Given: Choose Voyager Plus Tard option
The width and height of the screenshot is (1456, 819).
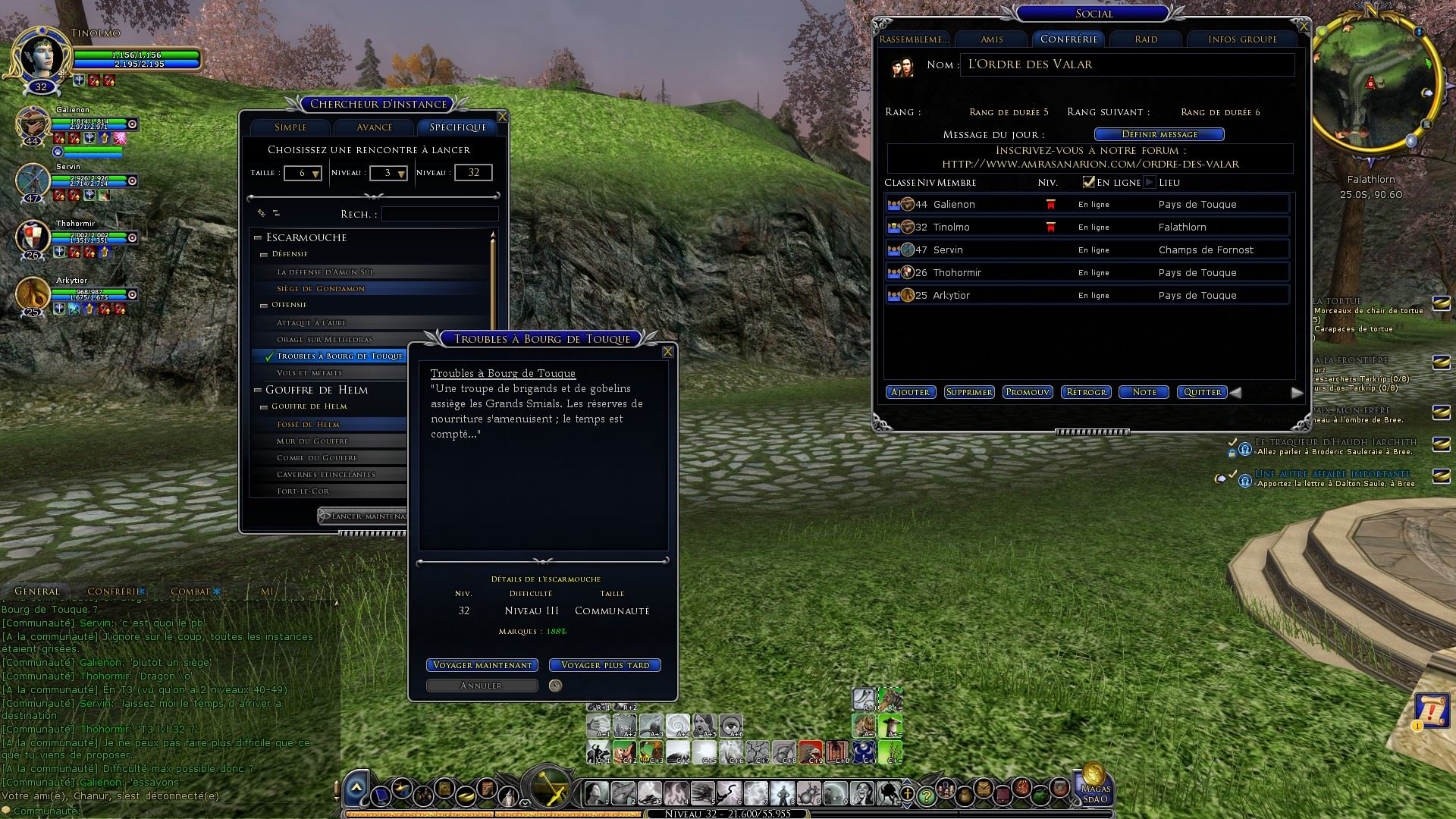Looking at the screenshot, I should click(x=605, y=665).
